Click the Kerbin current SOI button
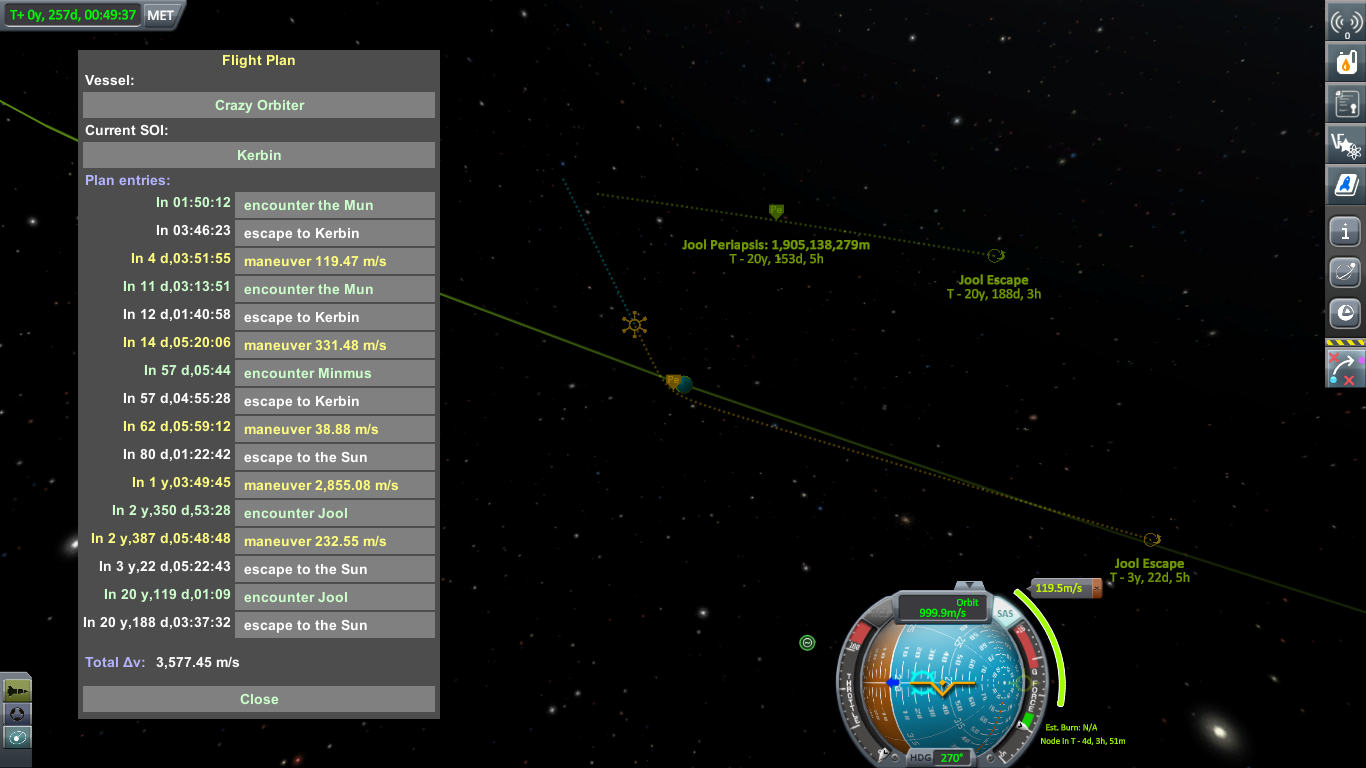Screen dimensions: 1366x768 [x=259, y=155]
